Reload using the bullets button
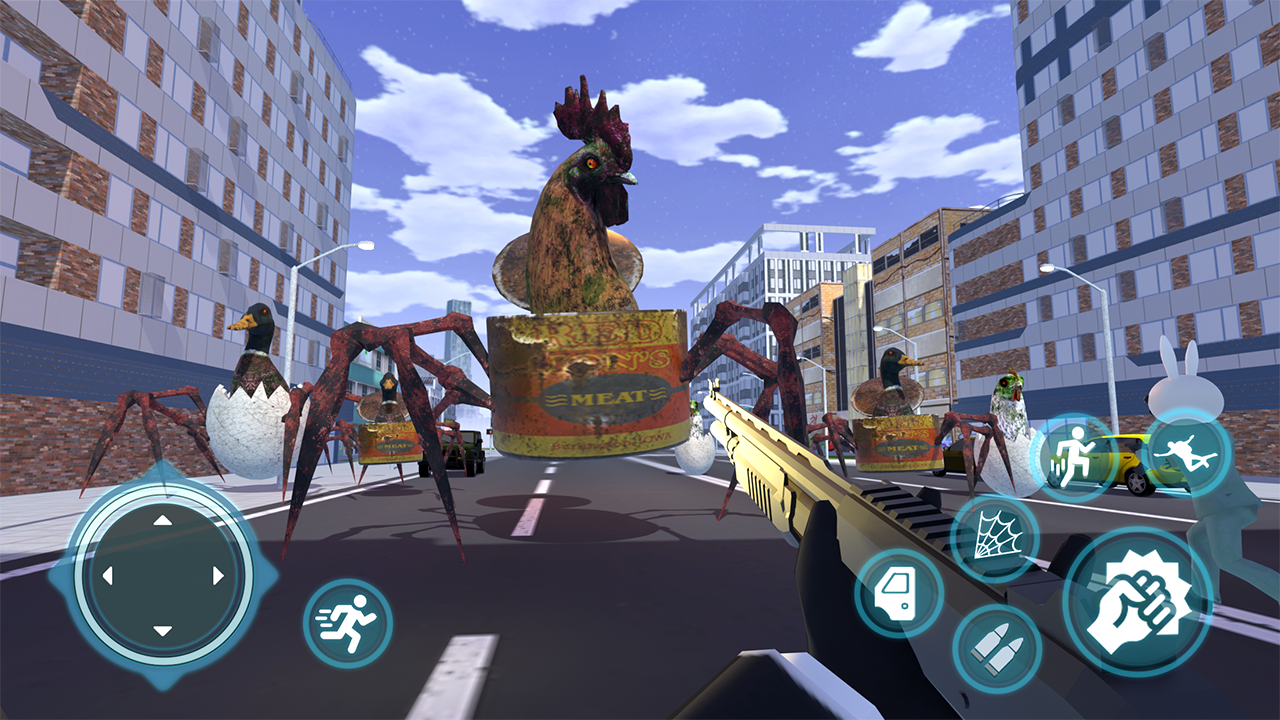 point(997,648)
